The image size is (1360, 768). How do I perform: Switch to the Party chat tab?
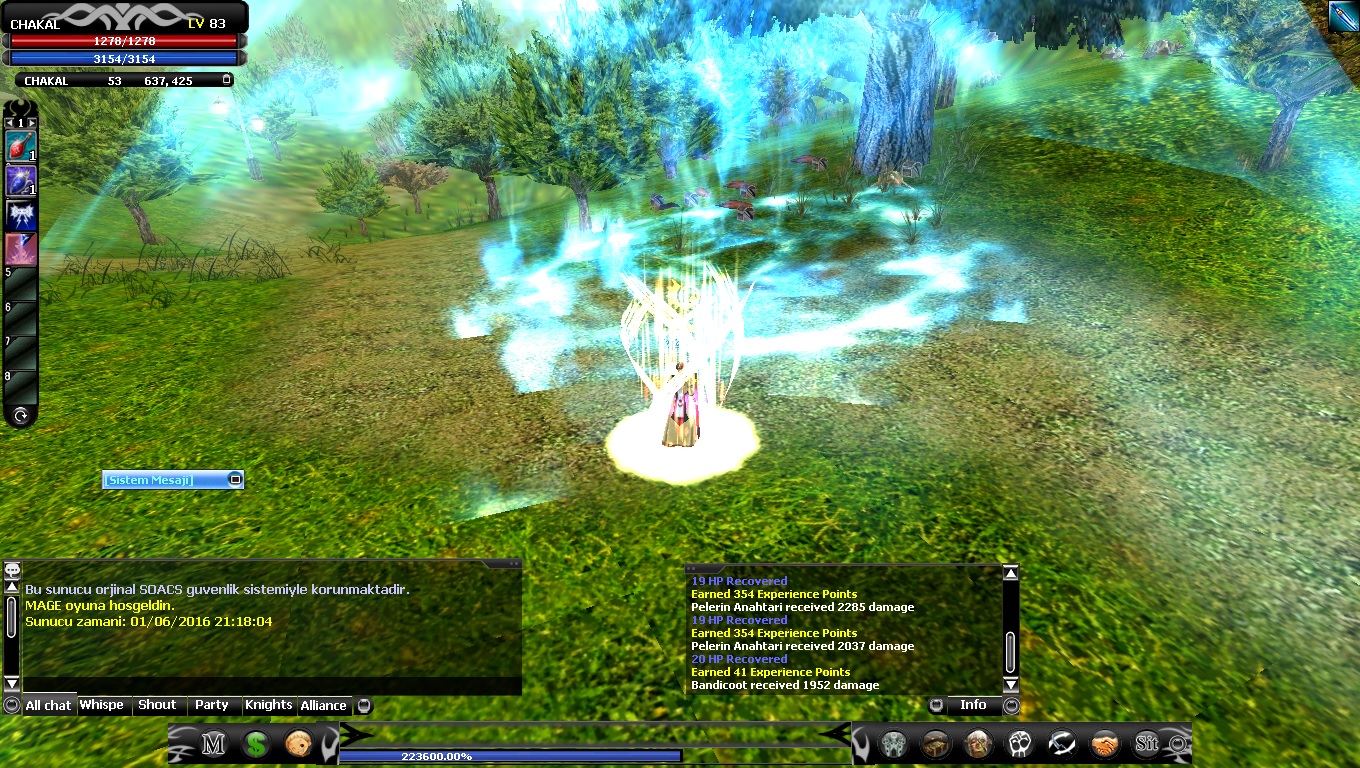coord(212,705)
